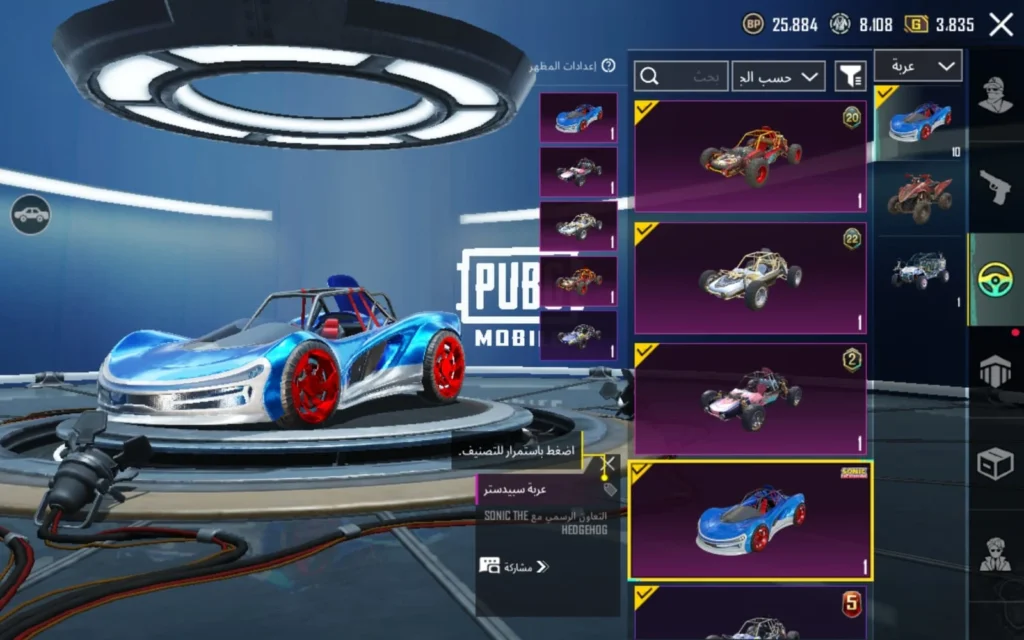
Task: Open the filter funnel button
Action: coord(850,75)
